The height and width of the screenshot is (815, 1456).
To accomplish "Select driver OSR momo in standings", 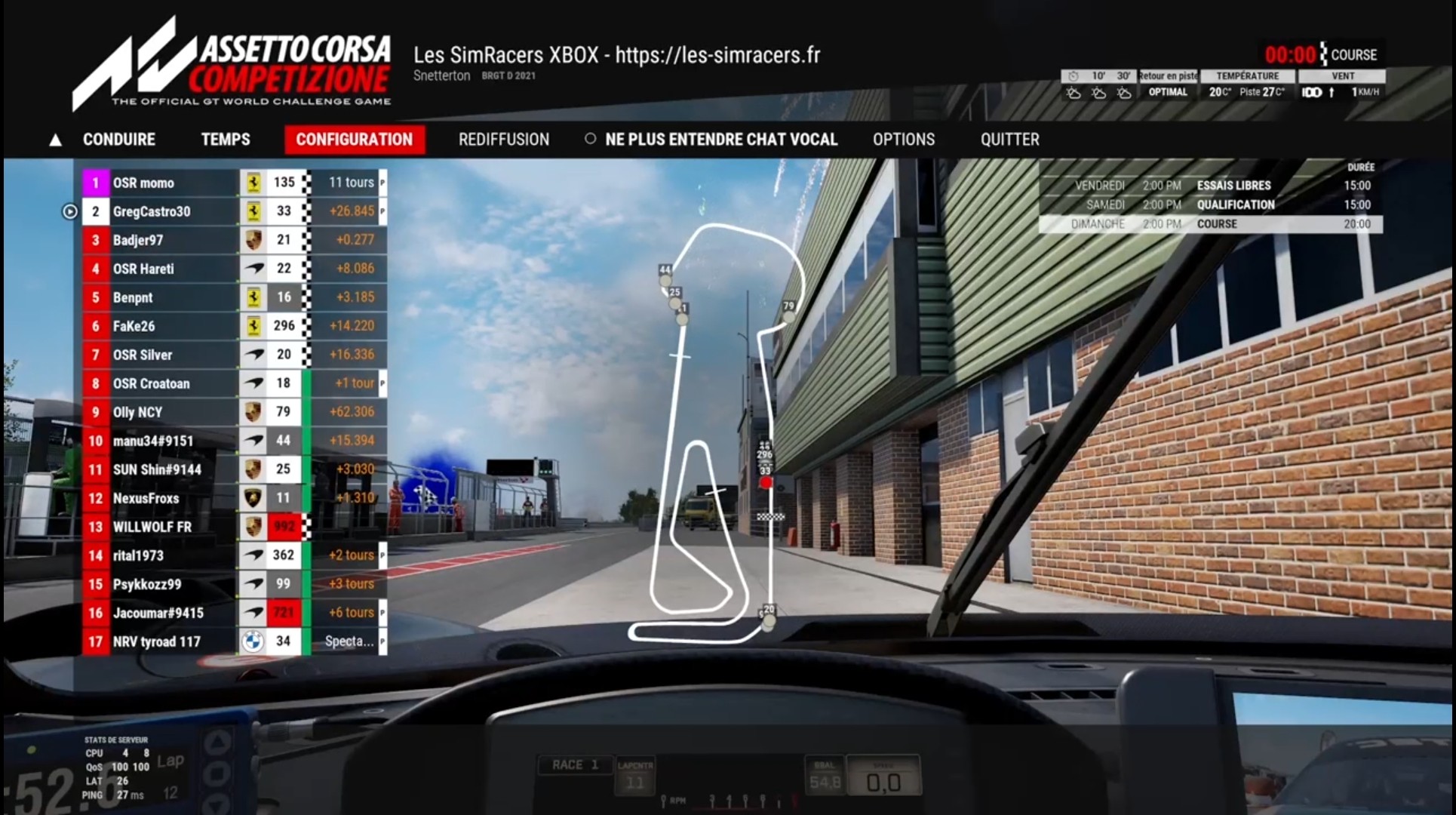I will (143, 183).
